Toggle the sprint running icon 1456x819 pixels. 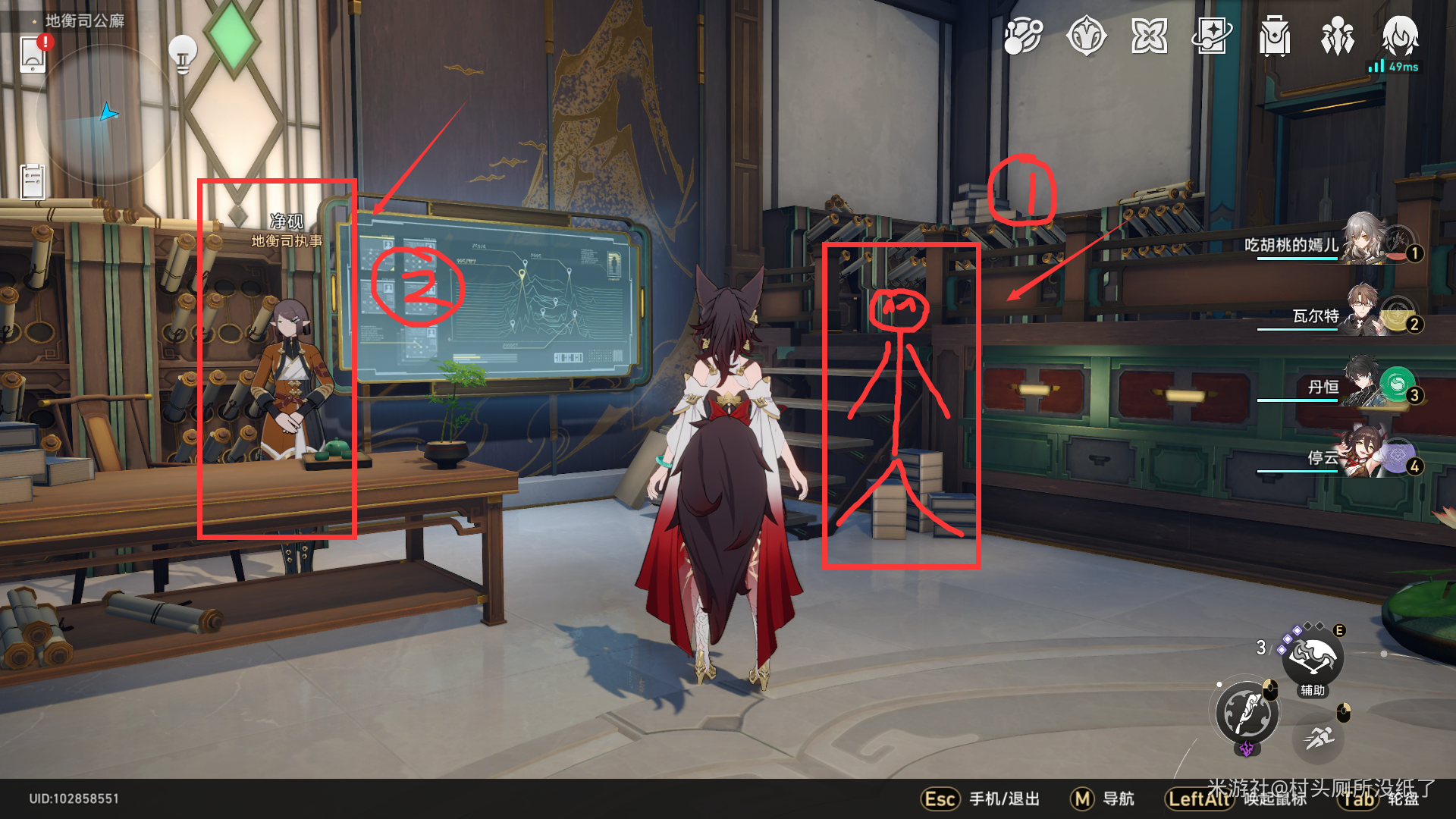point(1320,736)
